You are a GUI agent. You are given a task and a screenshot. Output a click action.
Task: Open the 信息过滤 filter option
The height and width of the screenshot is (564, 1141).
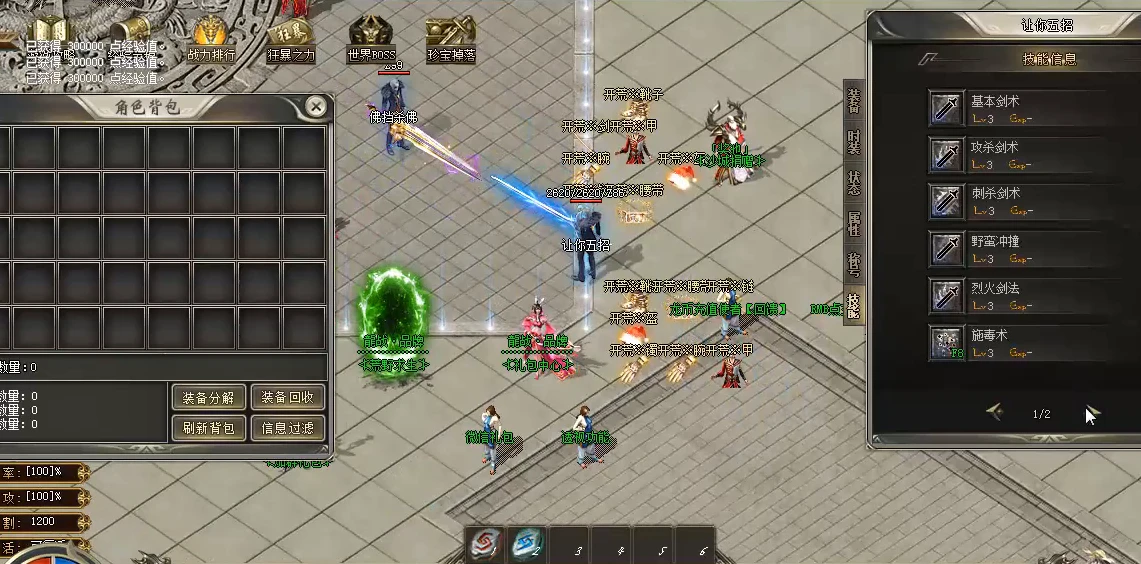(287, 428)
